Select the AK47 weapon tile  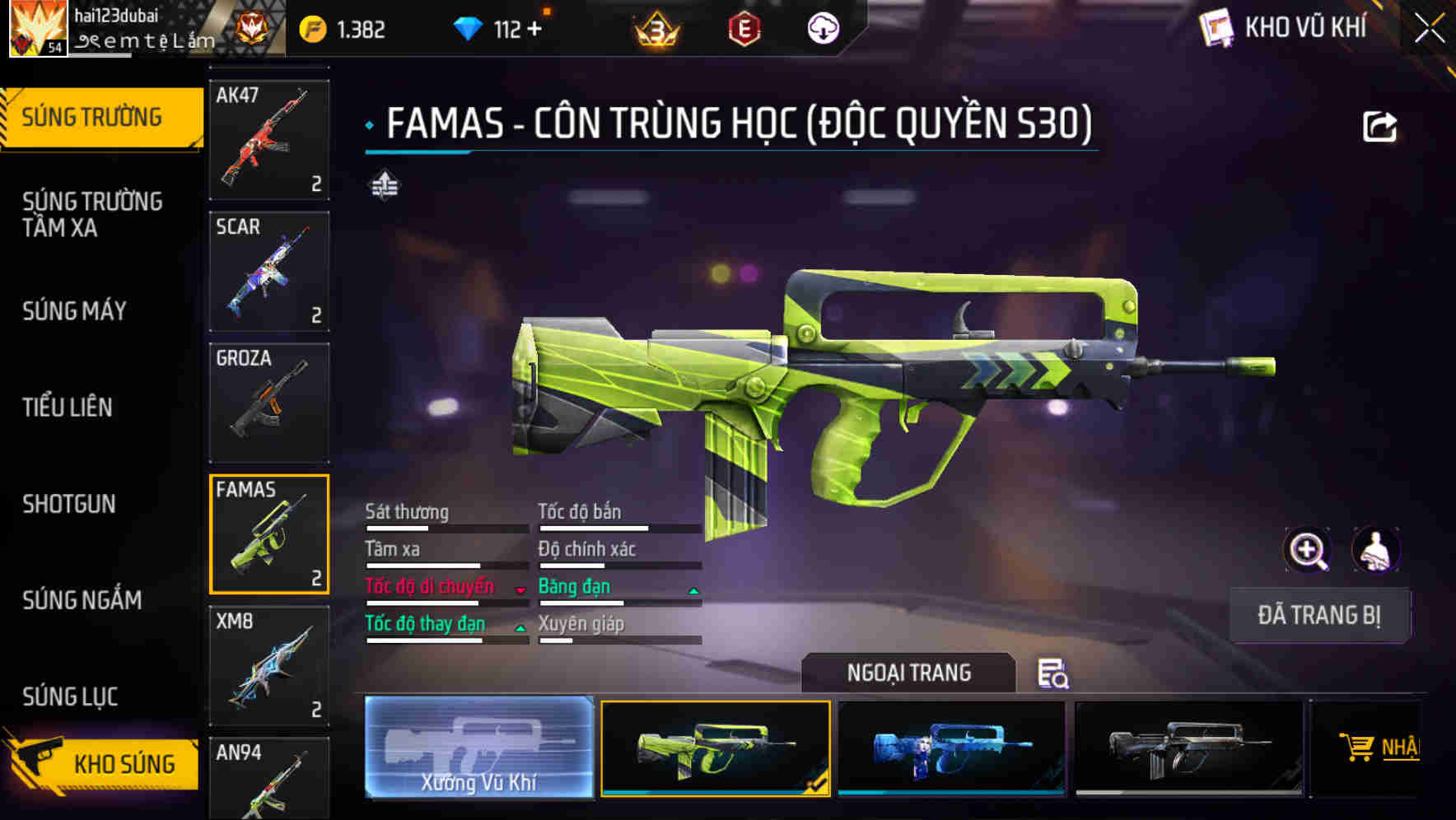[x=269, y=139]
